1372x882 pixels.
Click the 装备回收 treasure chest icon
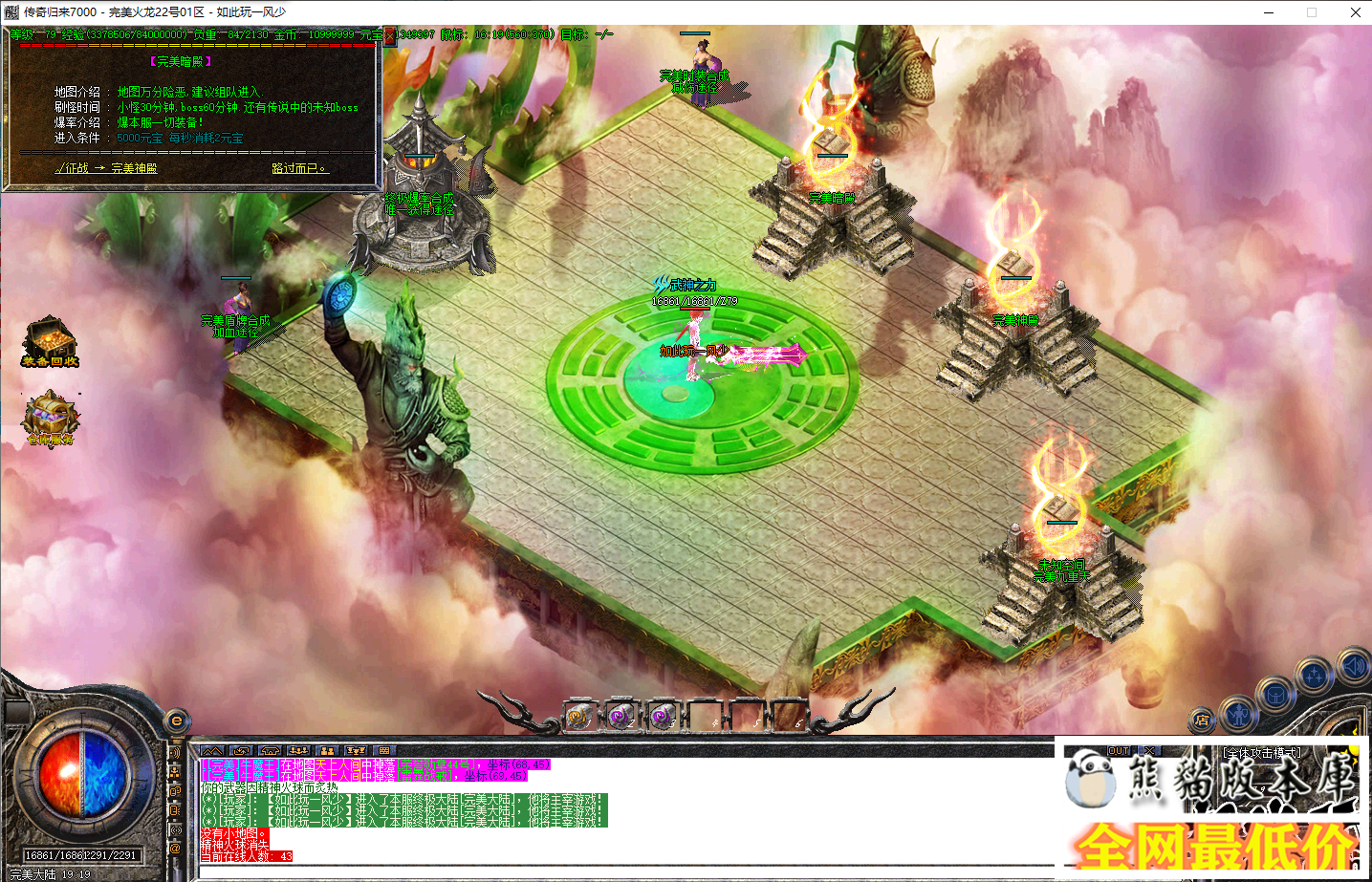pyautogui.click(x=50, y=341)
